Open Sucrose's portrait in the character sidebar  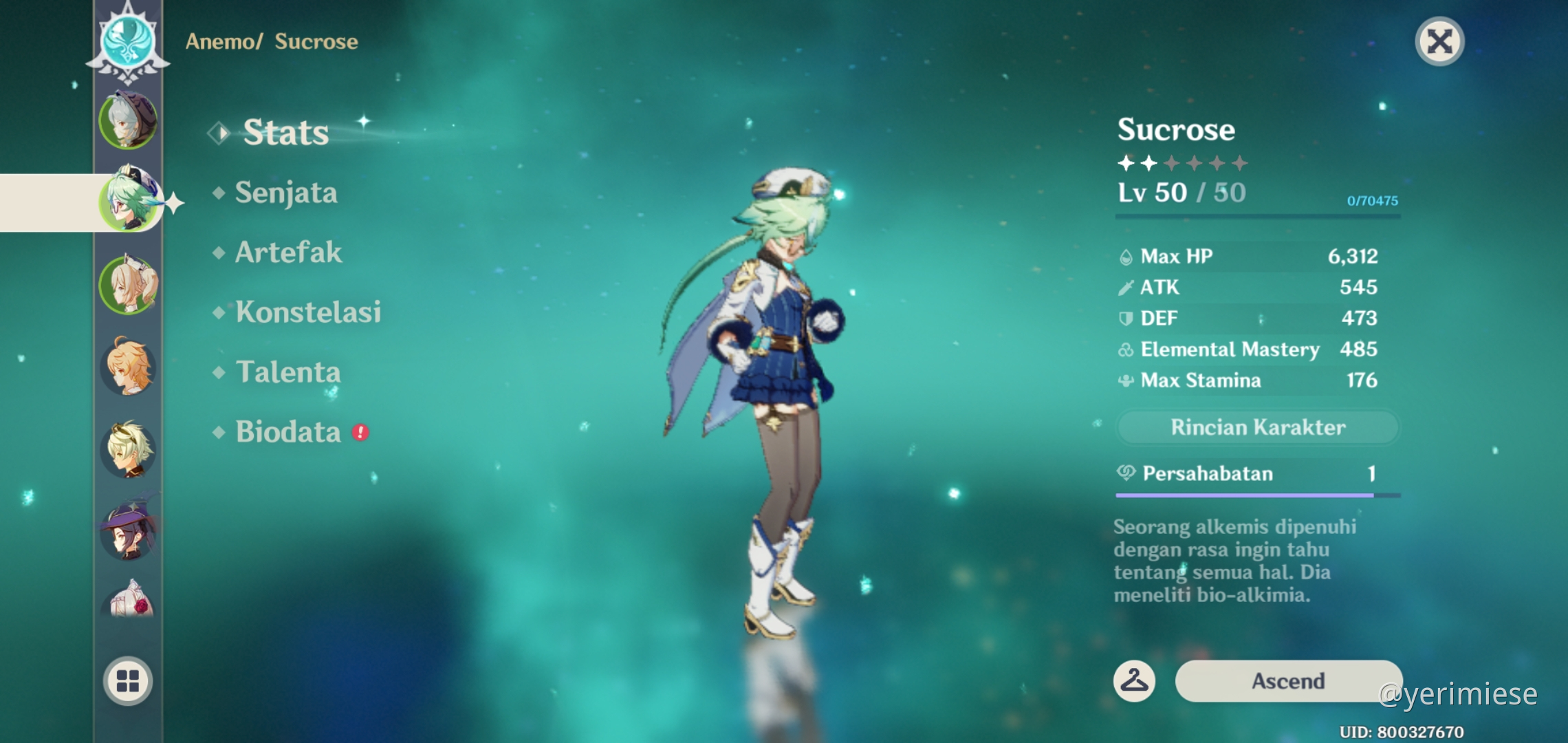coord(129,200)
